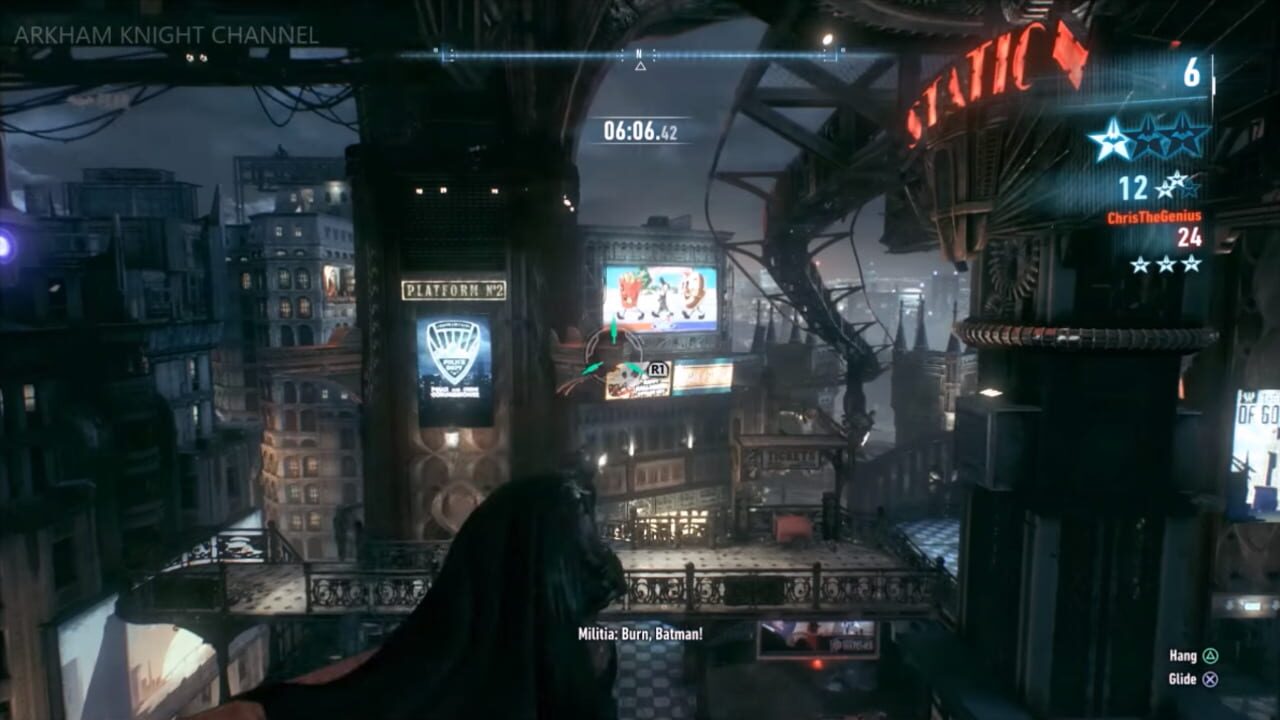Select the first star beside the number 24

click(x=1140, y=266)
